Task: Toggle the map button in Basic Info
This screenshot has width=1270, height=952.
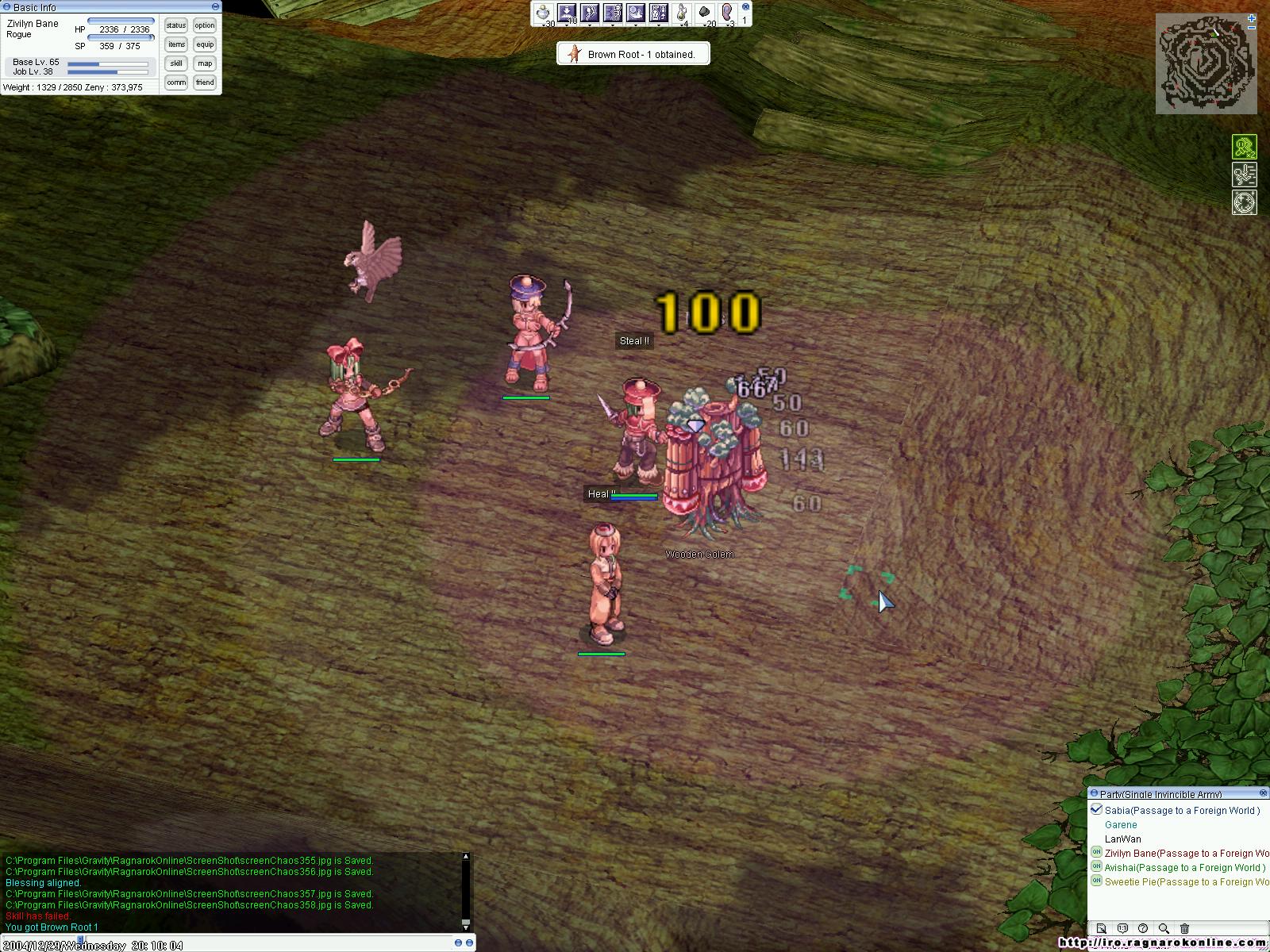Action: coord(205,63)
